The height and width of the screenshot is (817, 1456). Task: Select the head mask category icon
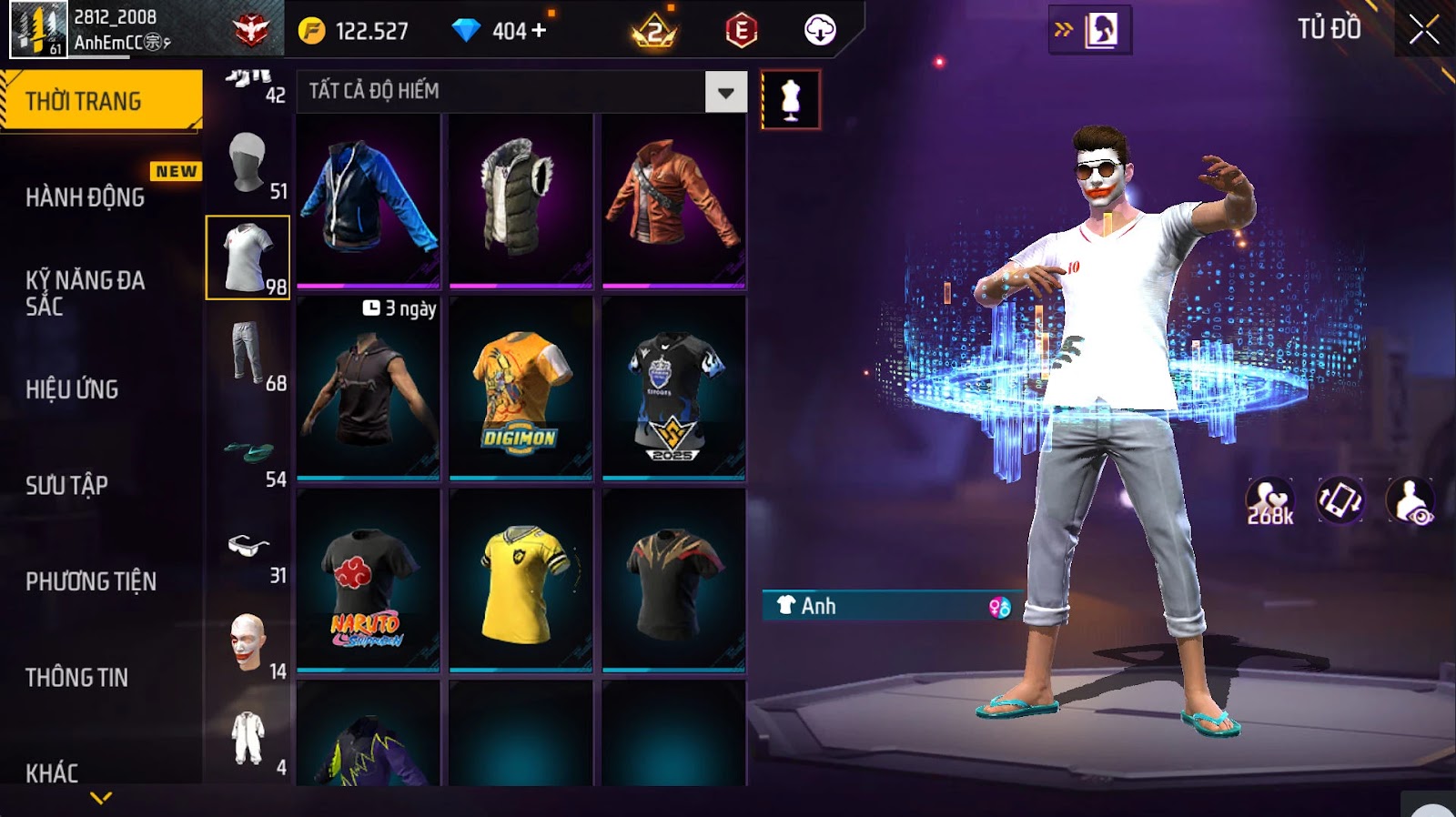[248, 163]
